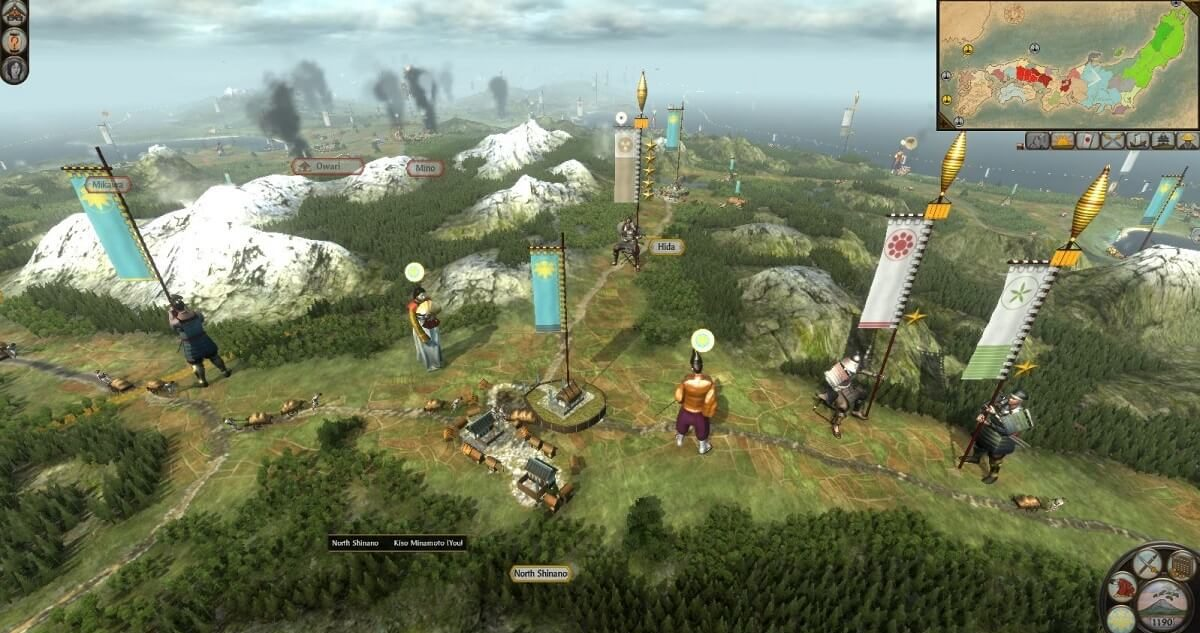This screenshot has width=1200, height=633.
Task: Select the Mino province label
Action: coord(425,168)
